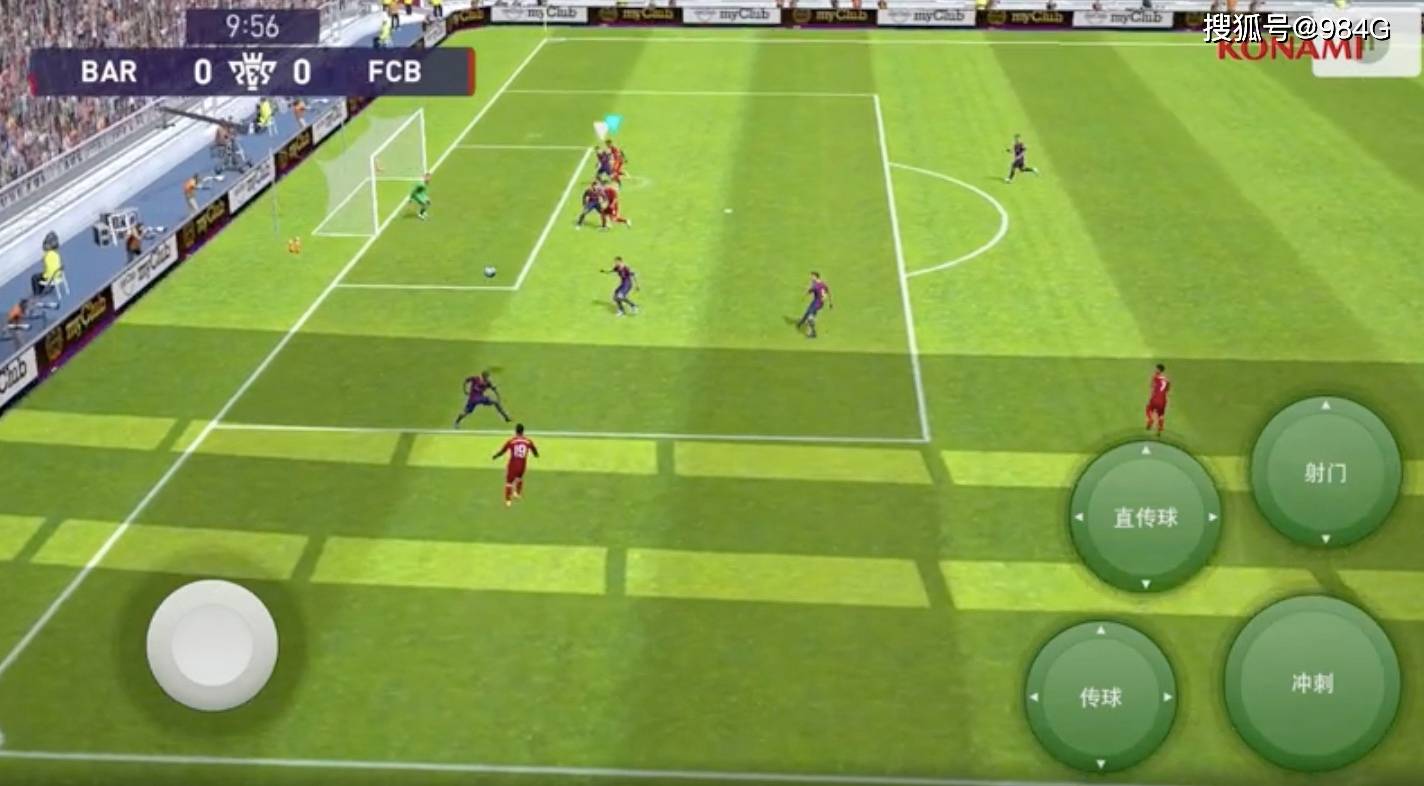Tap the 传球 pass button

[x=1100, y=697]
